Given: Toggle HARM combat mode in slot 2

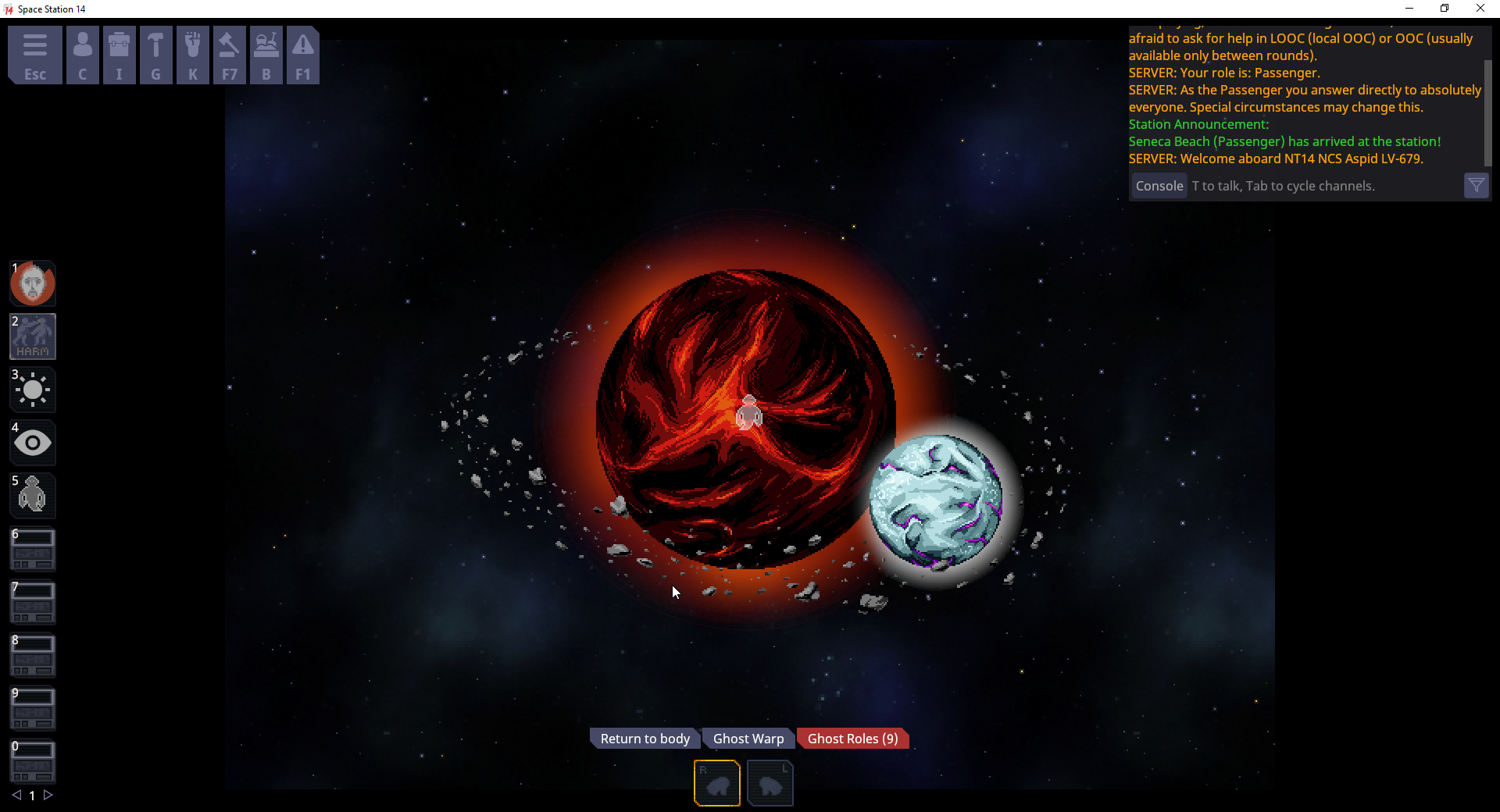Looking at the screenshot, I should (x=32, y=337).
